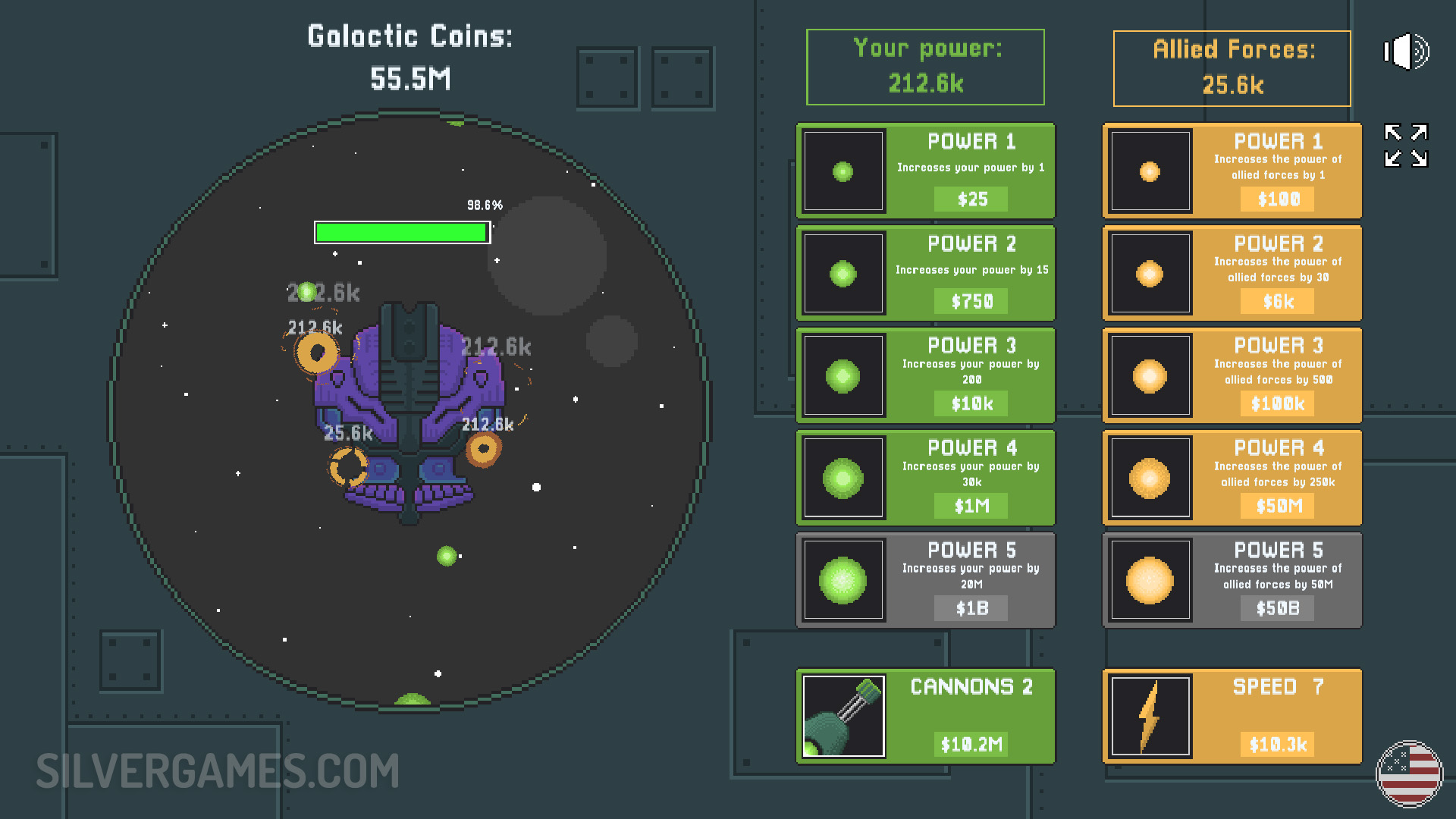Purchase allied forces Power 2 for $6k
This screenshot has height=819, width=1456.
1232,274
